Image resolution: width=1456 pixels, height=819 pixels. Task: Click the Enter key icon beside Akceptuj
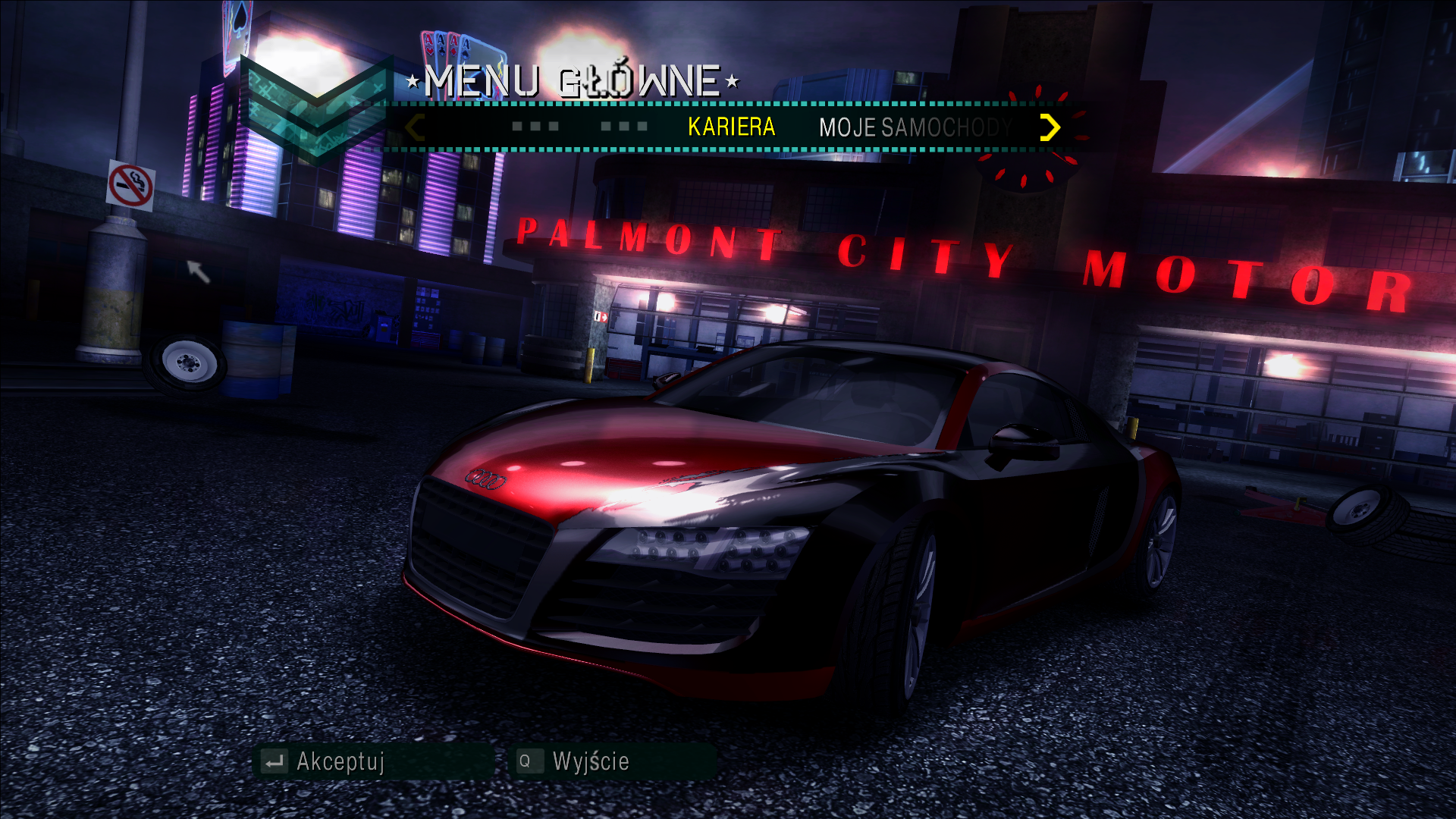273,761
